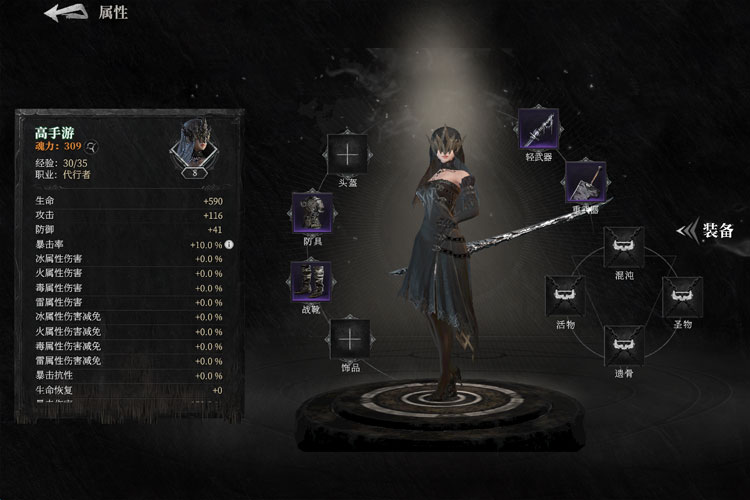Choose the 战靴 boots slot
Image resolution: width=750 pixels, height=500 pixels.
(x=310, y=281)
